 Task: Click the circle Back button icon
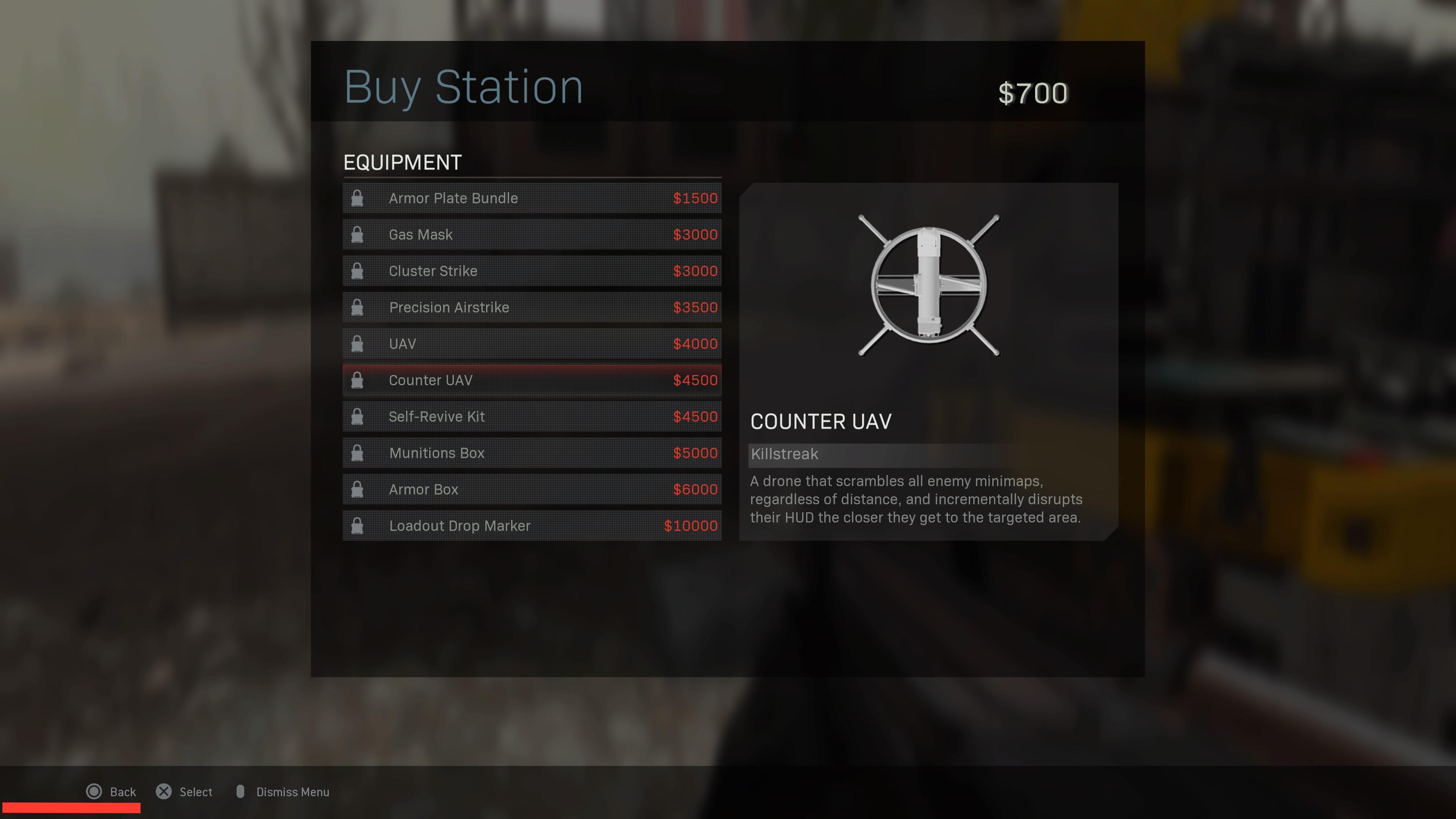coord(94,791)
